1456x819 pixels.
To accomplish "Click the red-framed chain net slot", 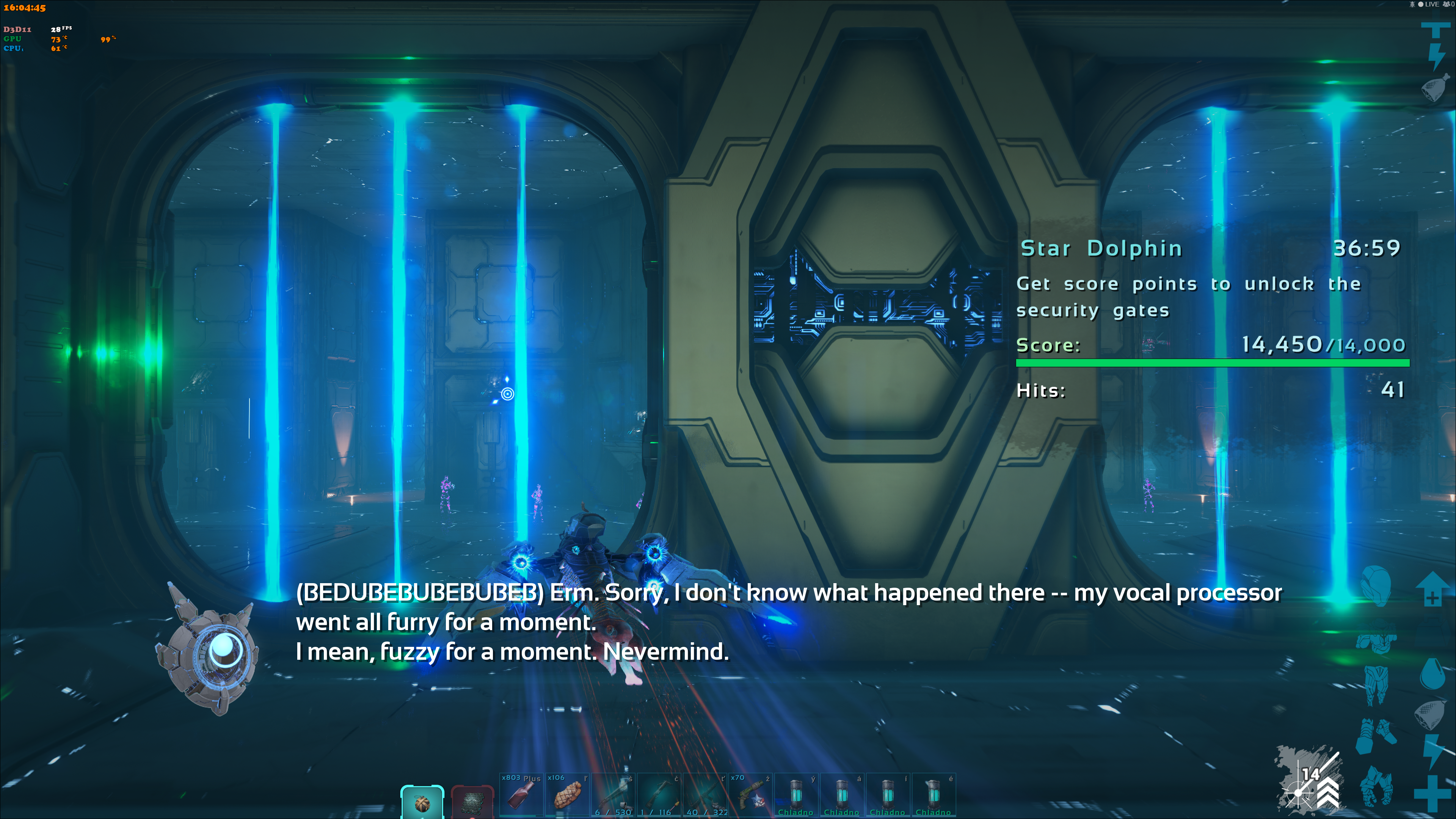I will 472,802.
